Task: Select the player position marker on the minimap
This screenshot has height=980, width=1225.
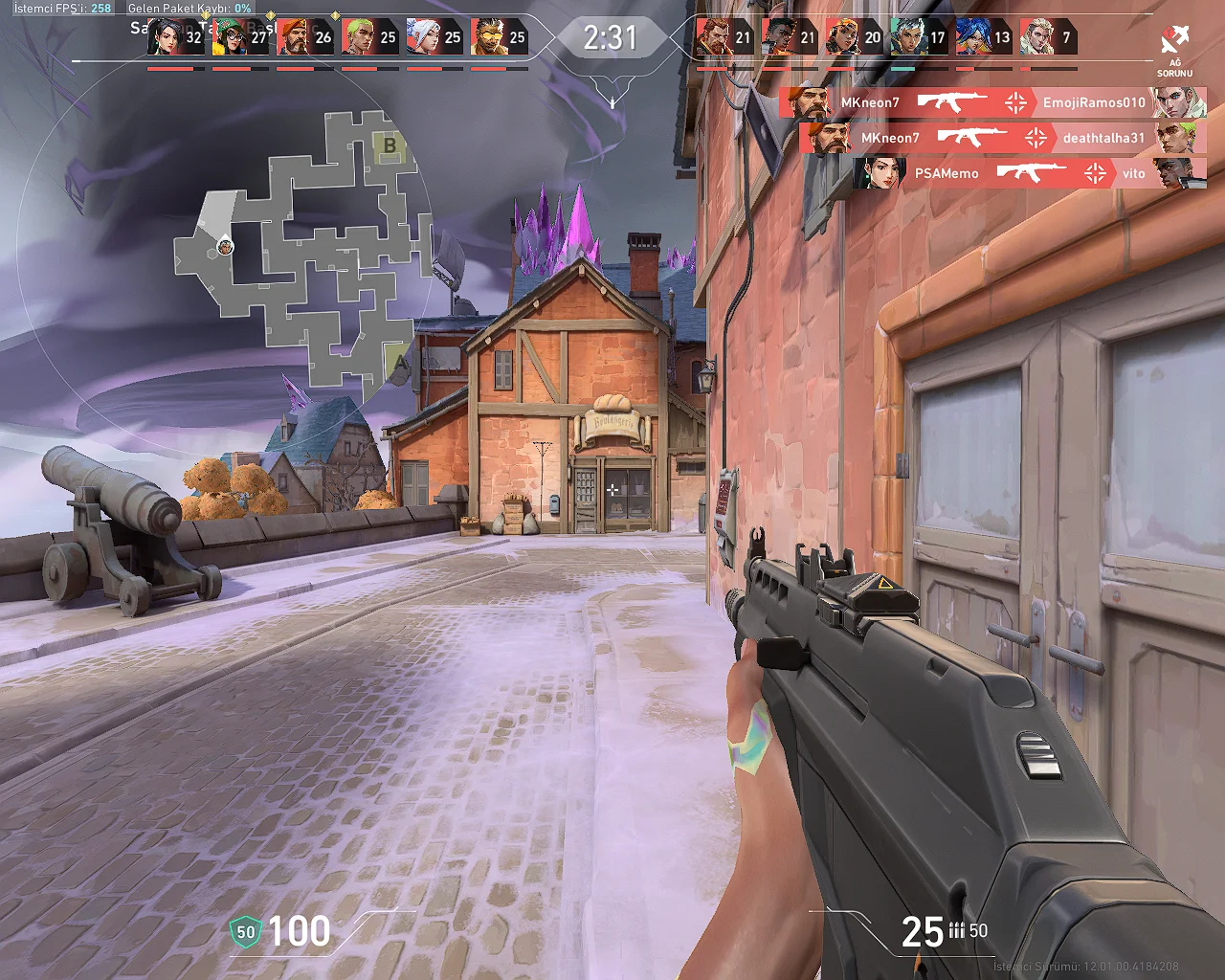Action: click(x=225, y=247)
